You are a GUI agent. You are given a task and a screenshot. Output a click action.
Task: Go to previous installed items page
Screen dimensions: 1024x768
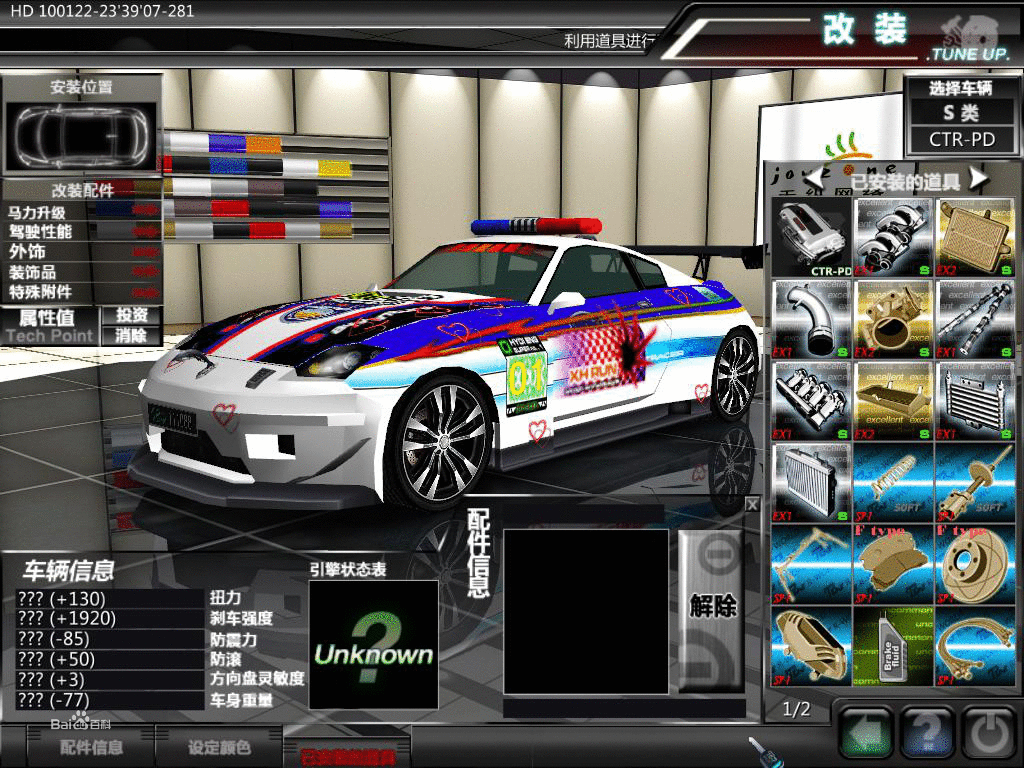click(x=817, y=178)
